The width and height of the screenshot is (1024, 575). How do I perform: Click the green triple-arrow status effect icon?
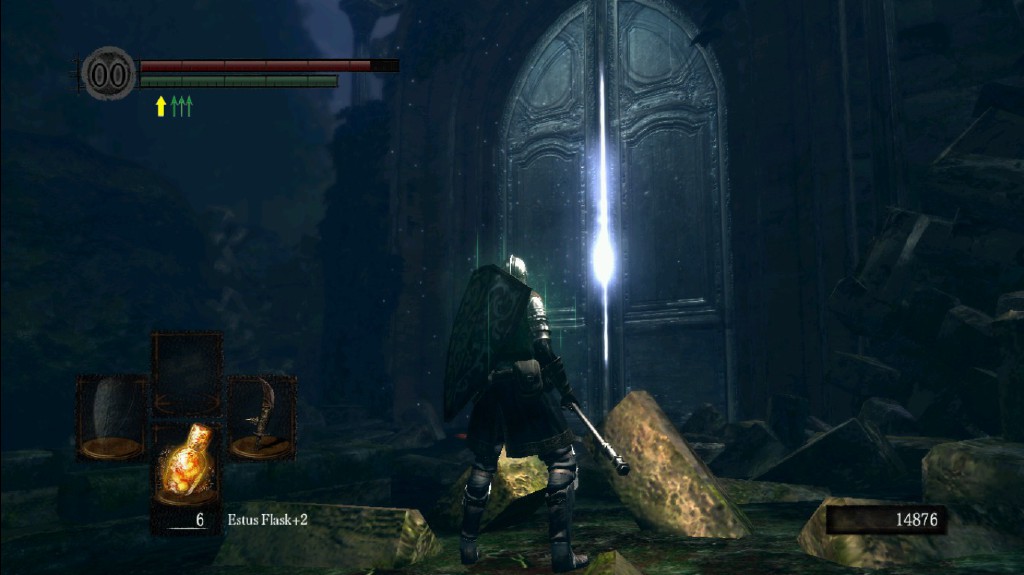tap(181, 106)
